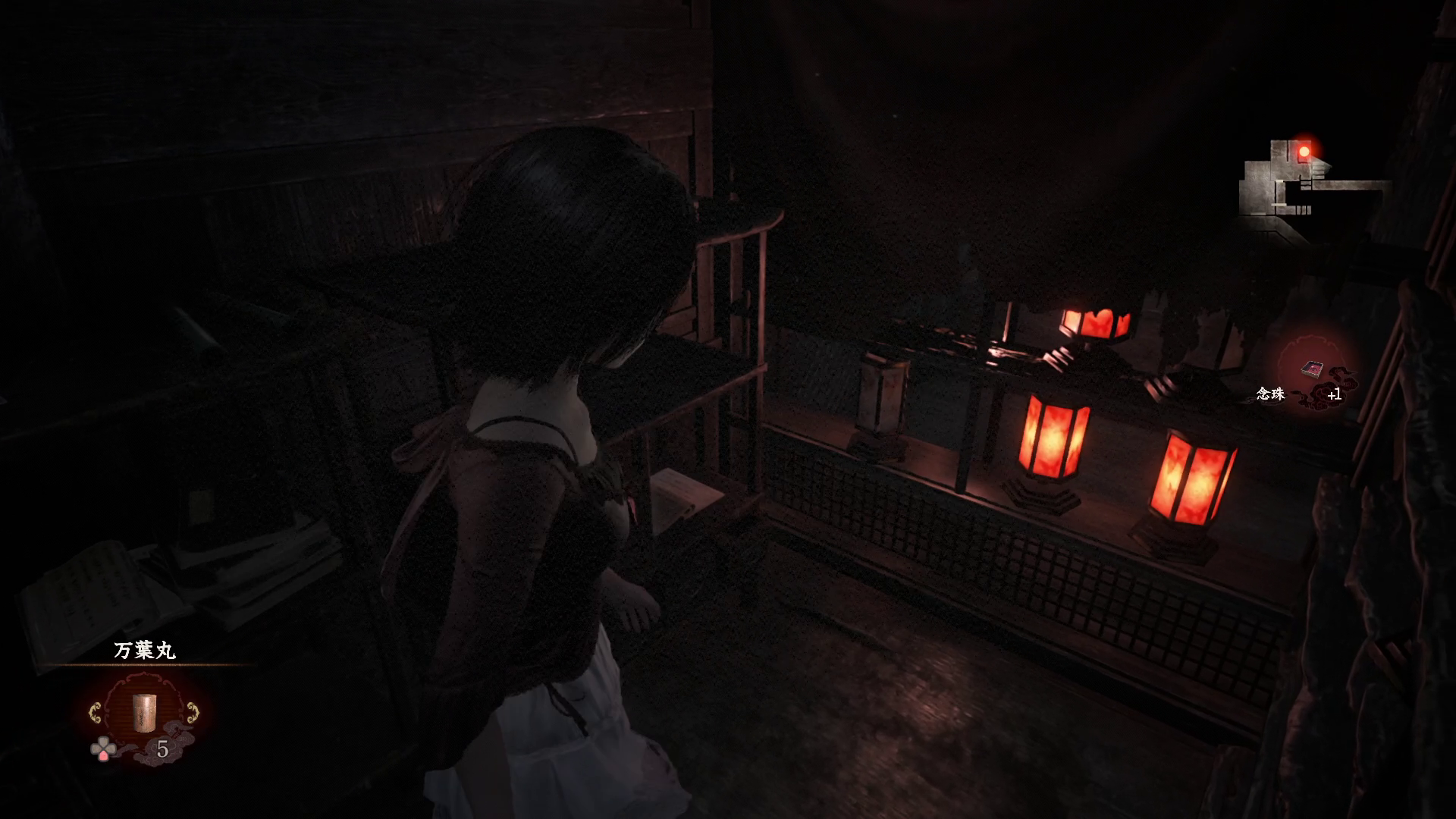The width and height of the screenshot is (1456, 819).
Task: Select the 万葉丸 item slot
Action: point(143,714)
